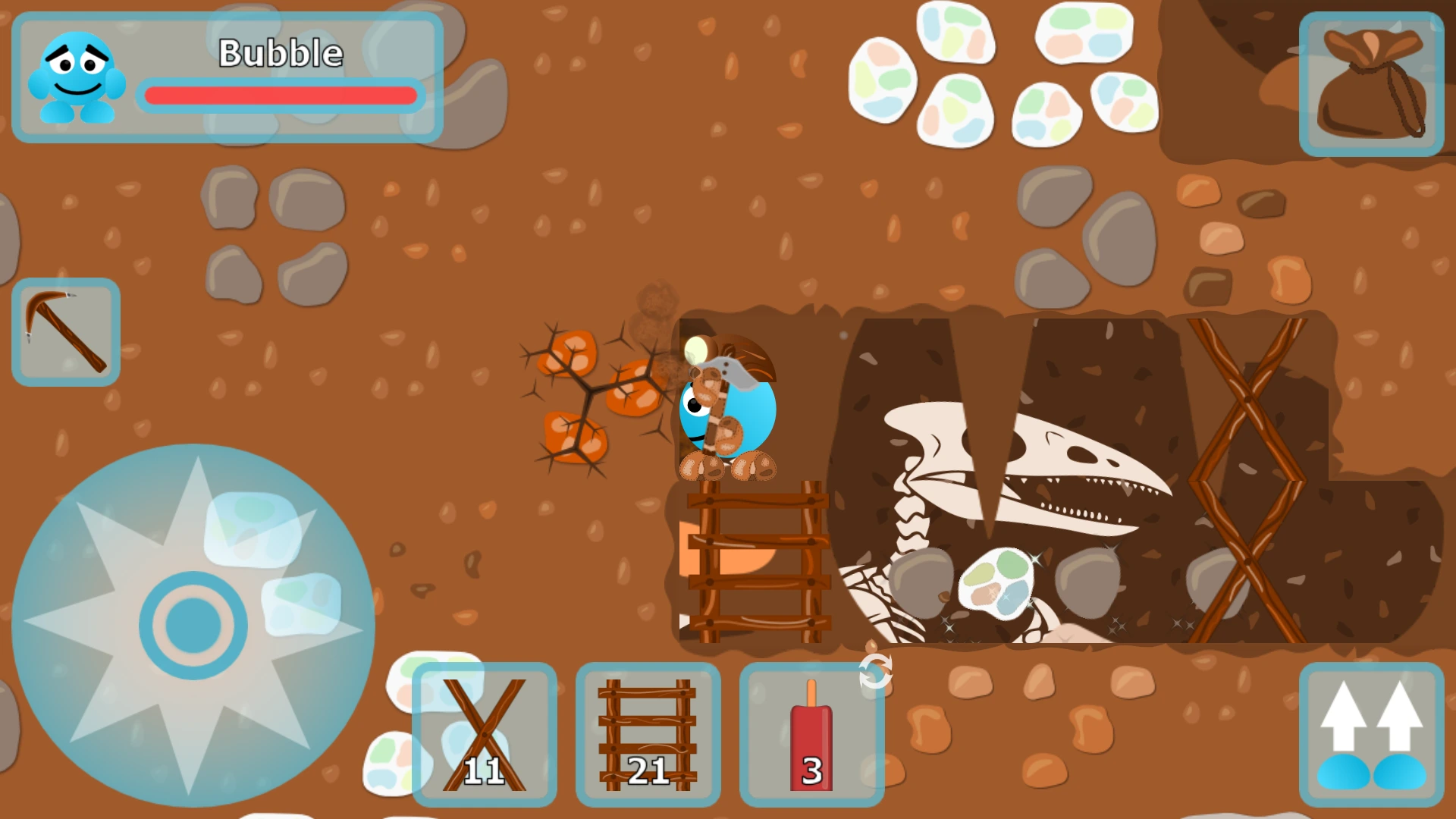
Task: Toggle the dynamite slot selection
Action: (811, 732)
